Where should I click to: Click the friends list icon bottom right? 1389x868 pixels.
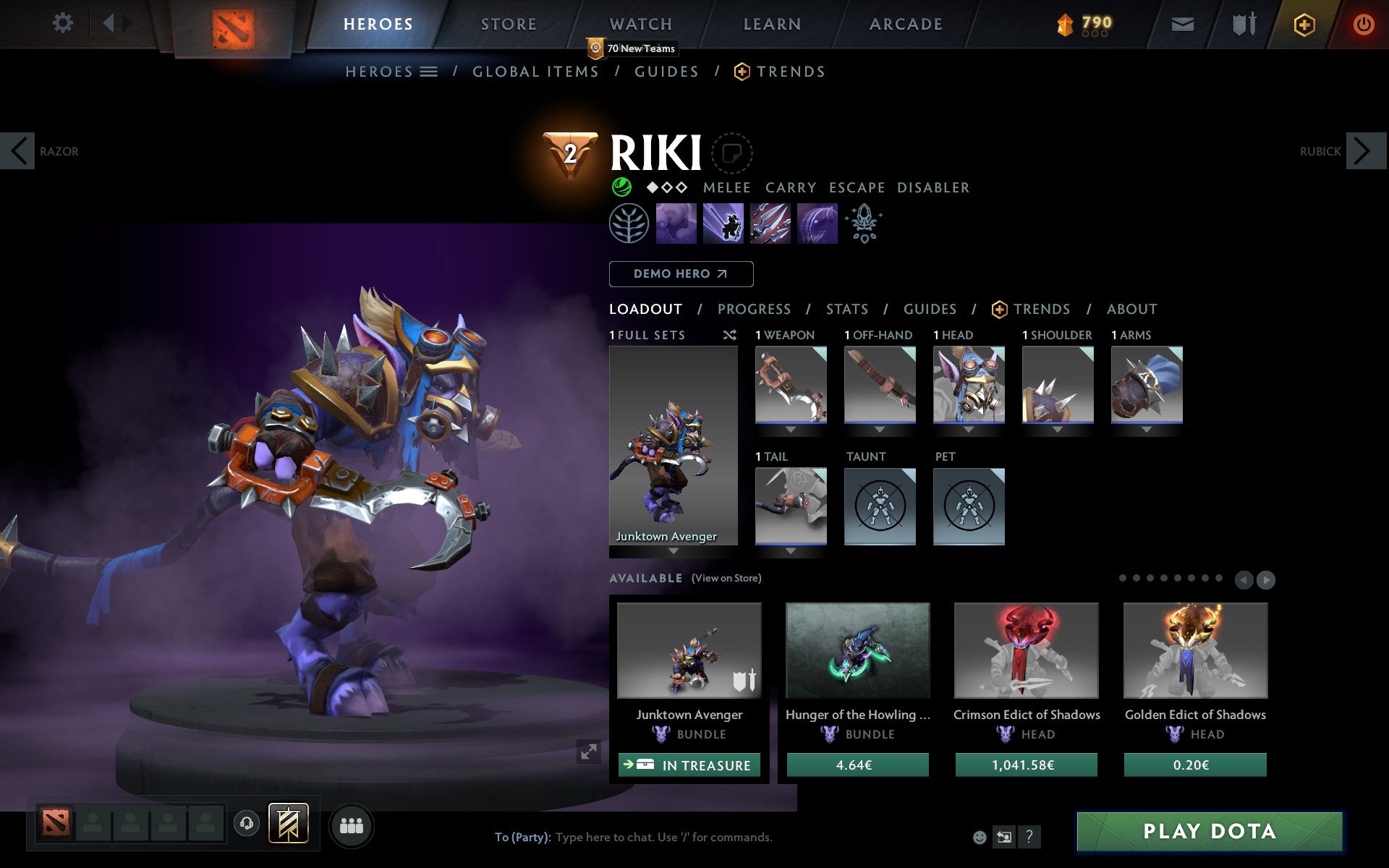[x=352, y=824]
